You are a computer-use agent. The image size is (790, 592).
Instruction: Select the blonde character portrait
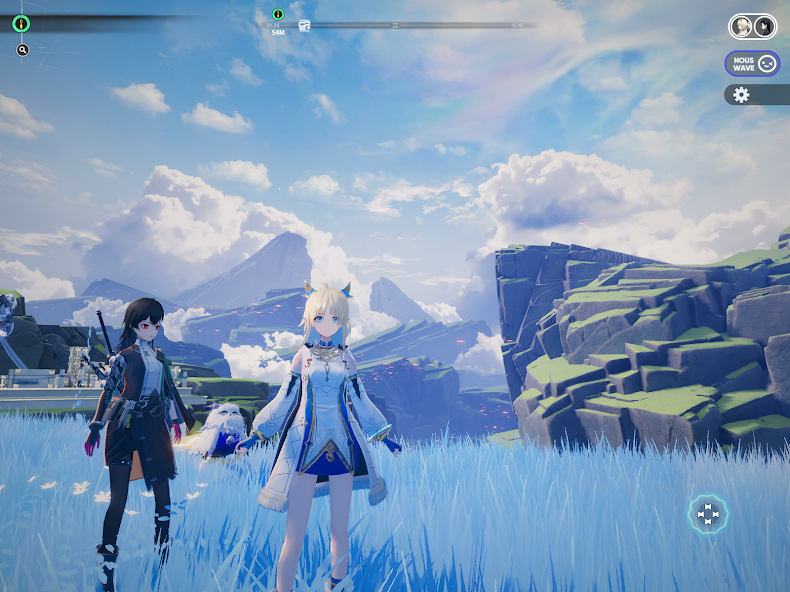click(x=742, y=26)
